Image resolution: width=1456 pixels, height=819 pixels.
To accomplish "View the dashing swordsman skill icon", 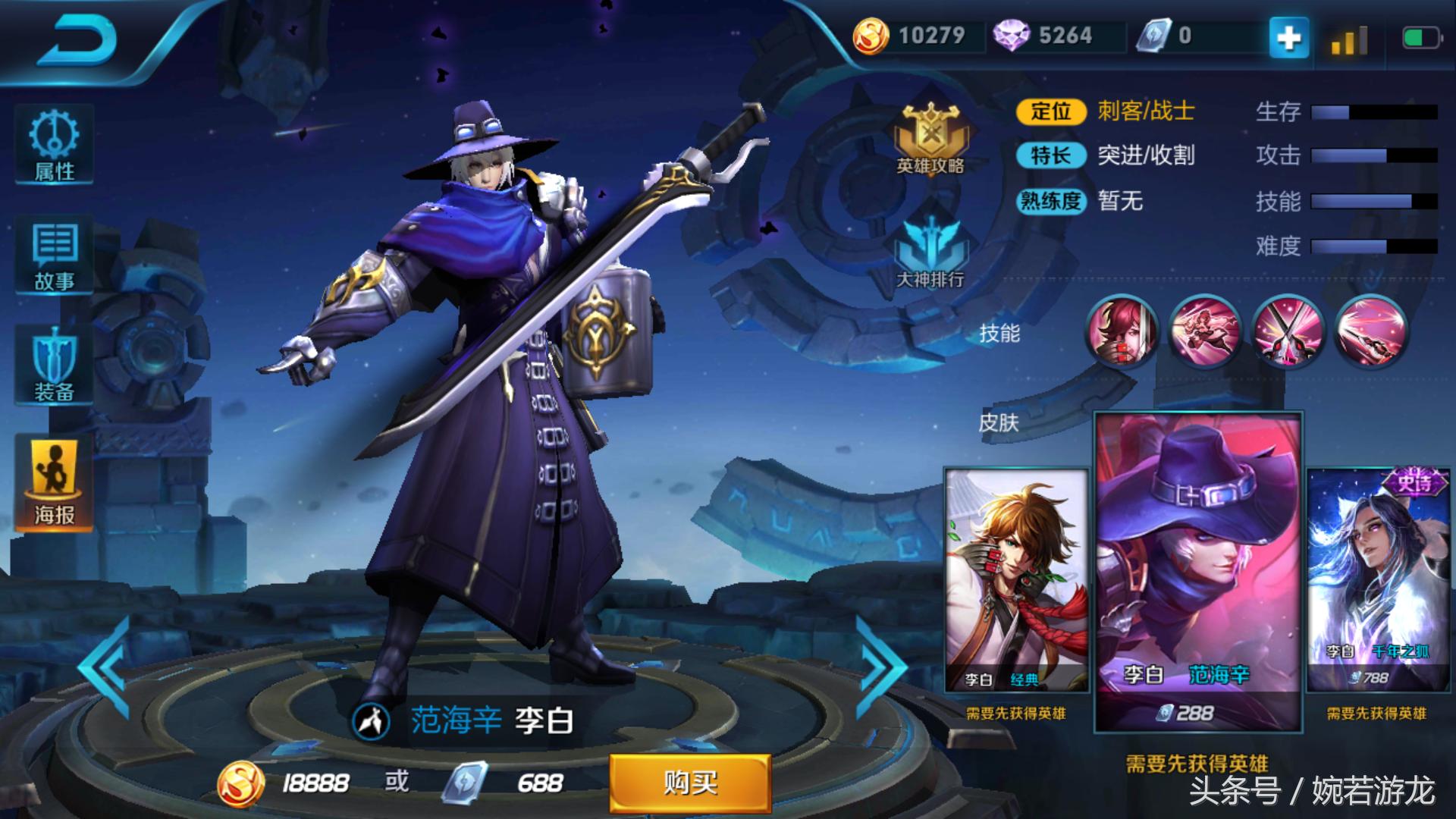I will click(1205, 331).
